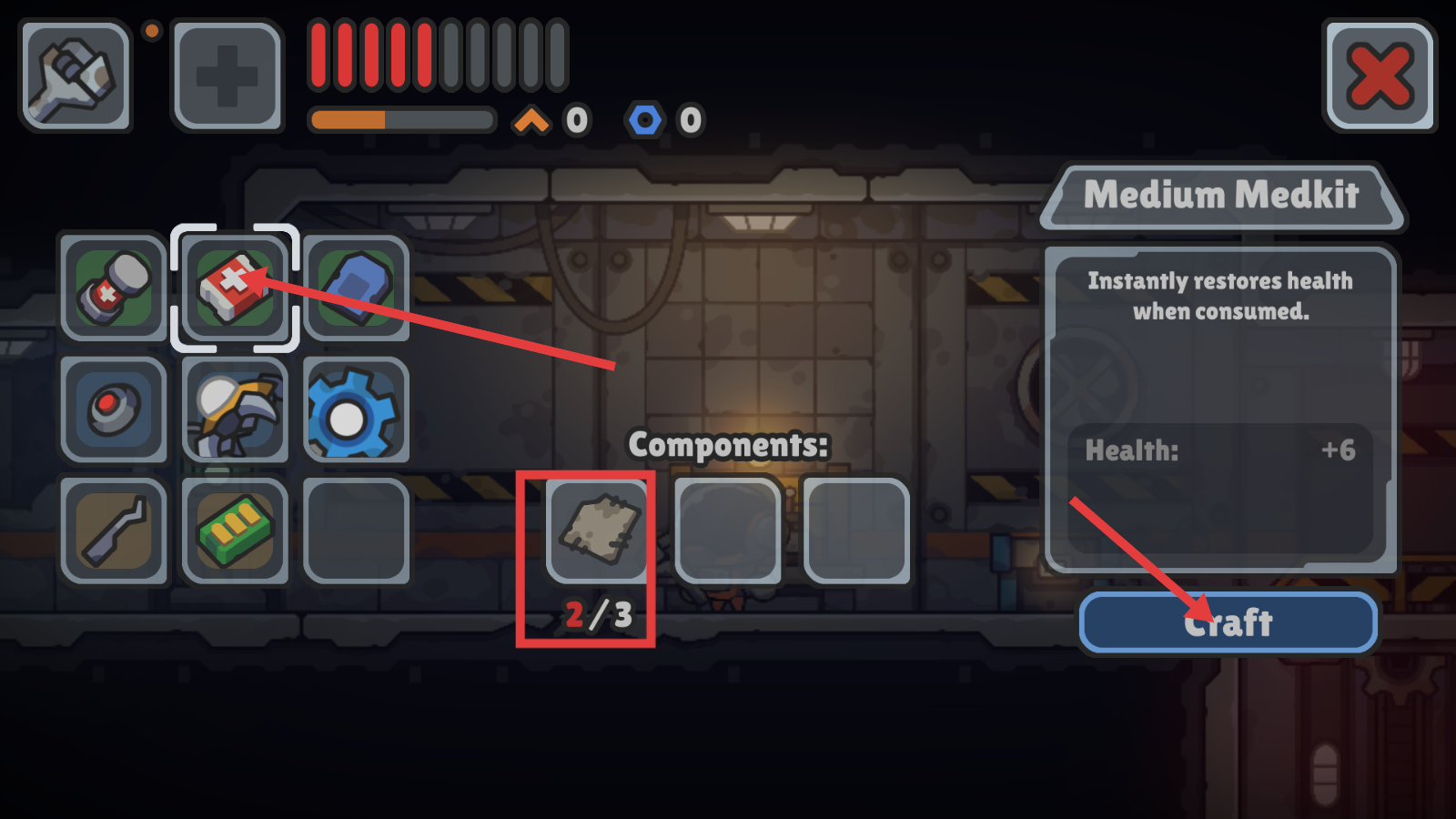Close the crafting menu with the red X
The image size is (1456, 819).
pyautogui.click(x=1380, y=76)
